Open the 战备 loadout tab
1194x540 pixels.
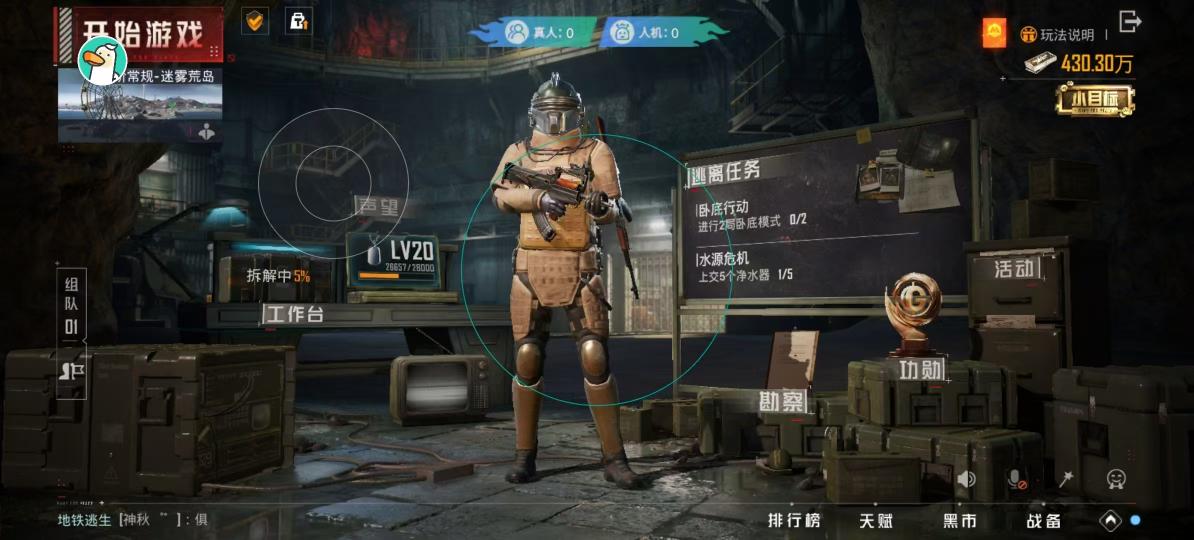(1043, 520)
